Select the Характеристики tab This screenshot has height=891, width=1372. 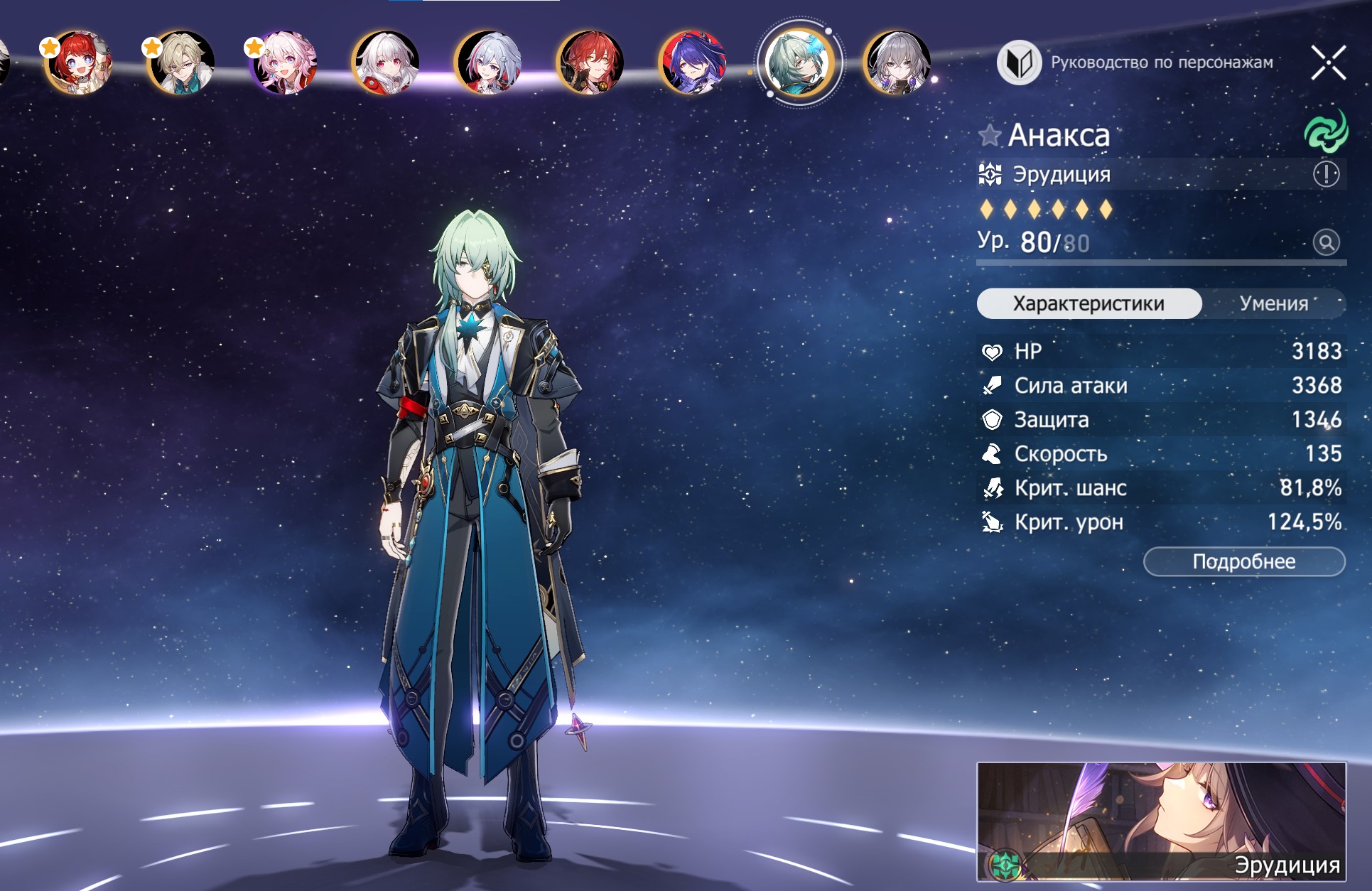click(x=1089, y=303)
